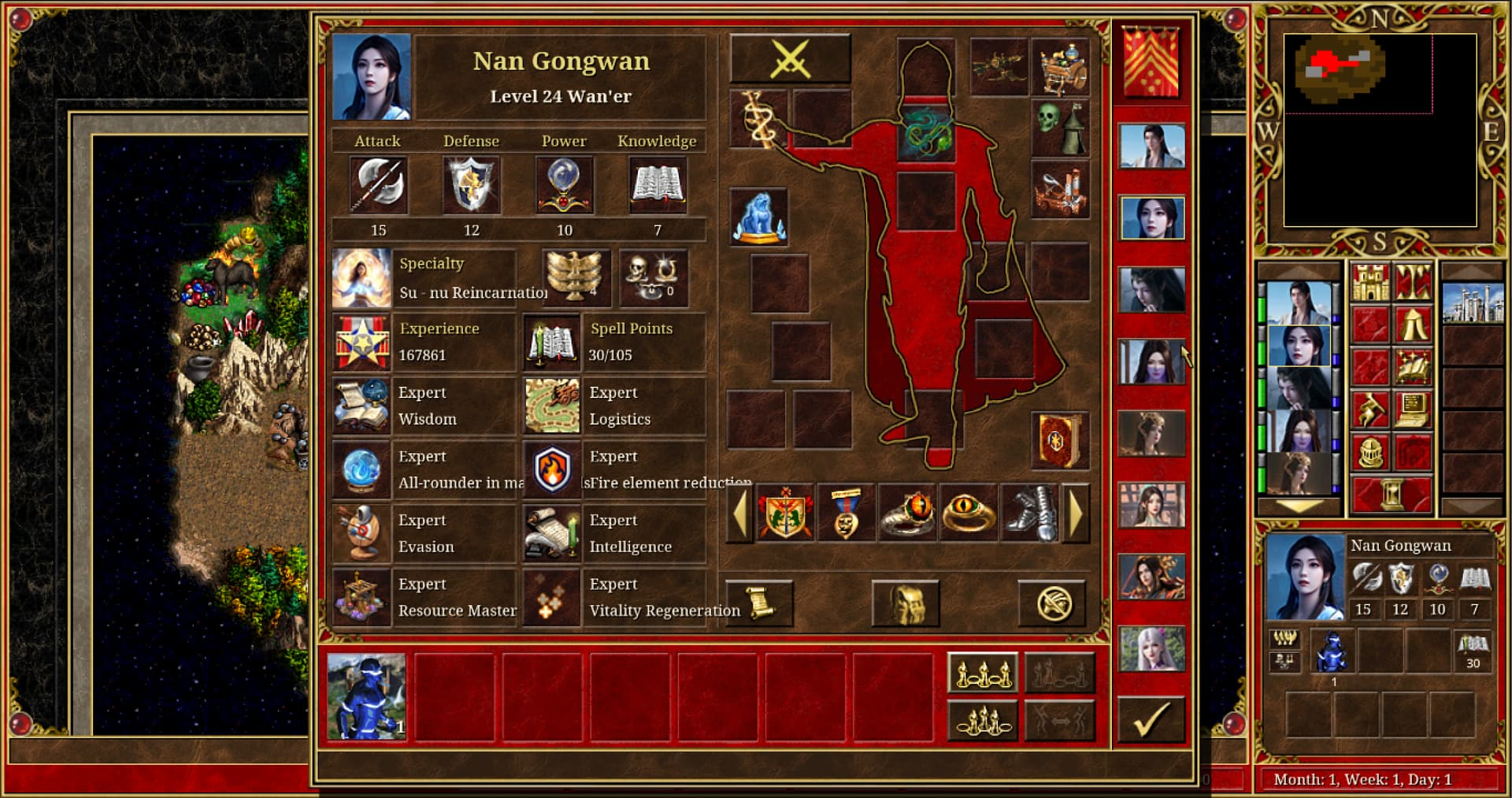The image size is (1512, 798).
Task: Click the minimap
Action: point(1380,130)
